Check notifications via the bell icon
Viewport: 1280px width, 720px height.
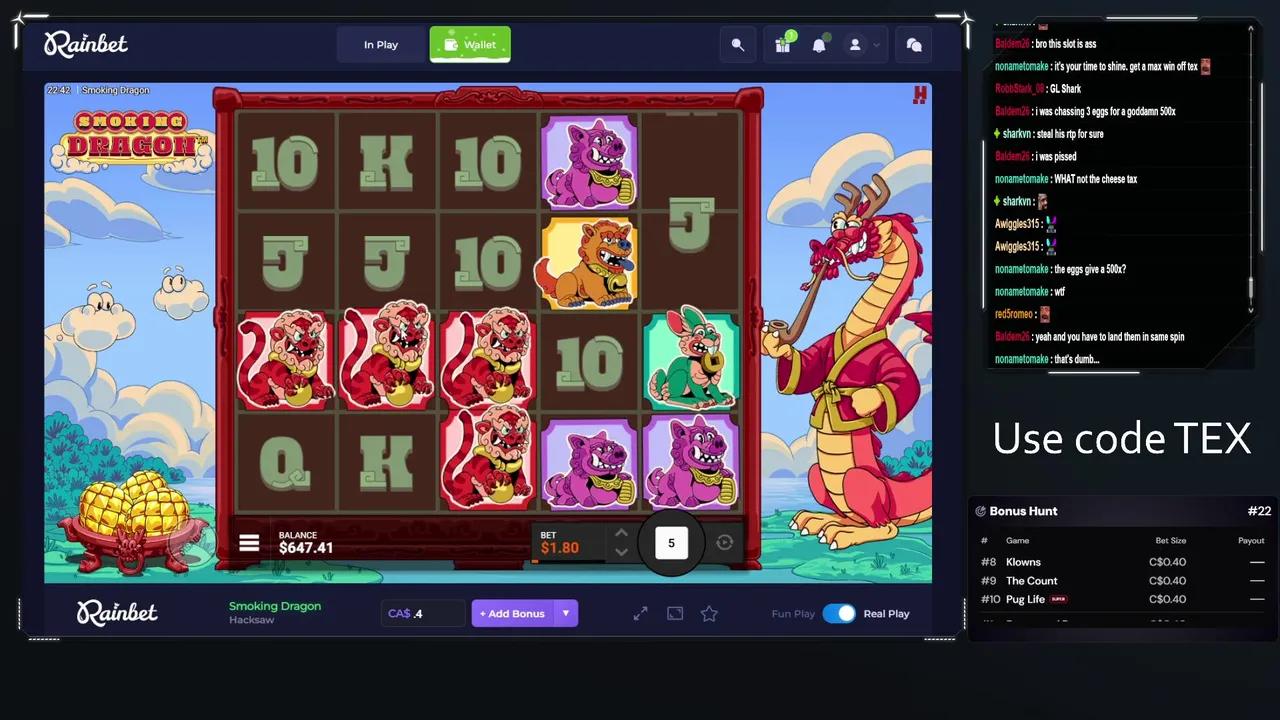coord(819,45)
